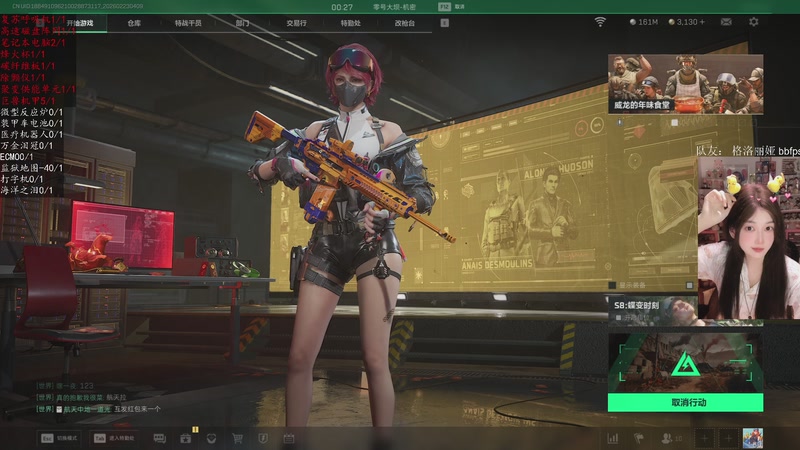
Task: Click the player avatar in bottom corner
Action: pyautogui.click(x=752, y=438)
